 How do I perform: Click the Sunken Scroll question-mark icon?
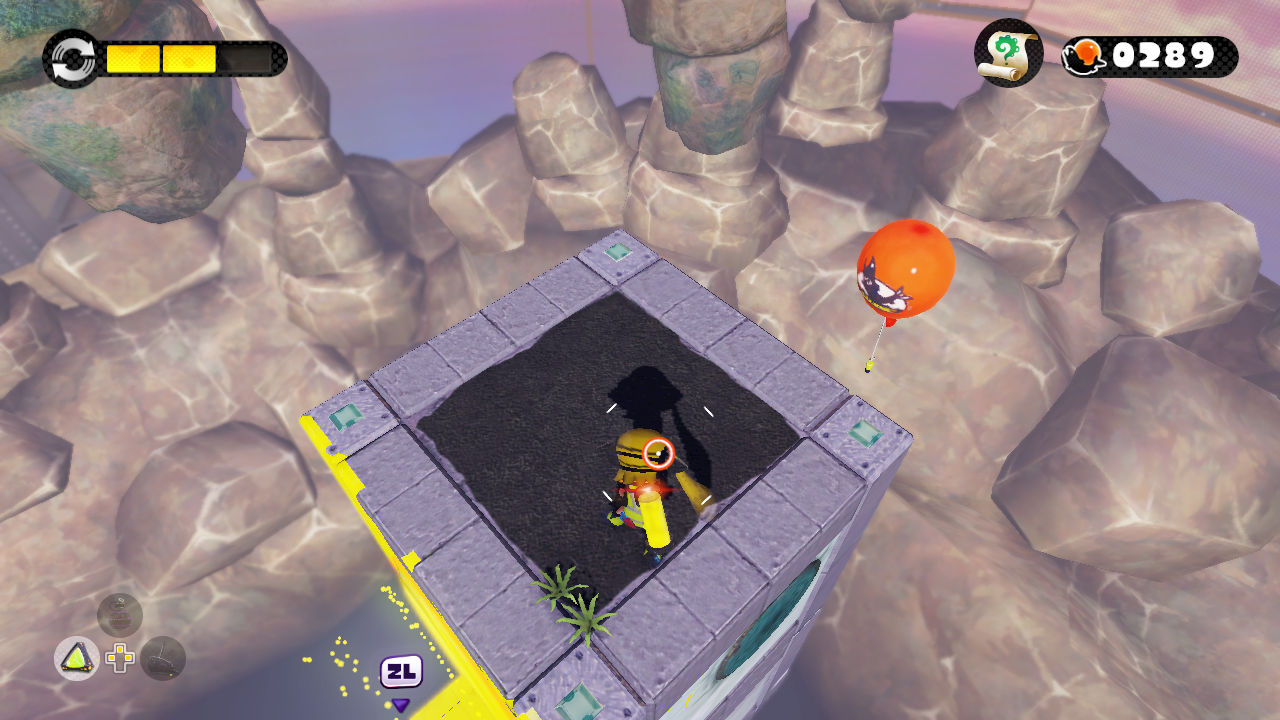tap(1008, 54)
